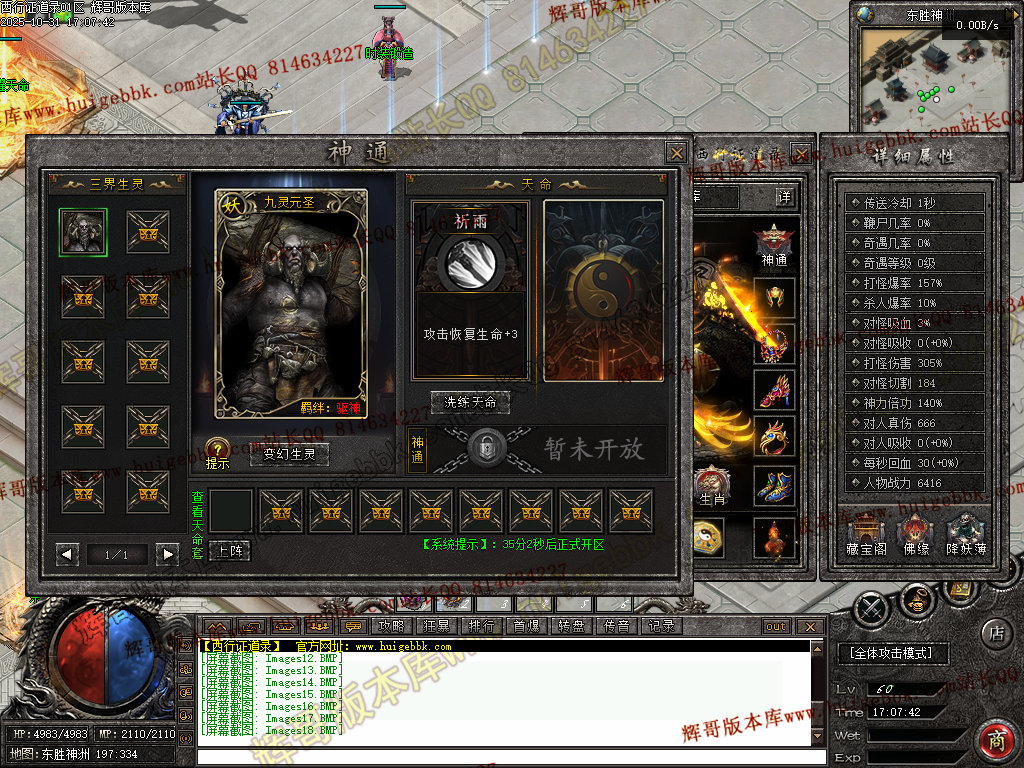Open the round red 商 shop button
1024x768 pixels.
click(x=996, y=741)
